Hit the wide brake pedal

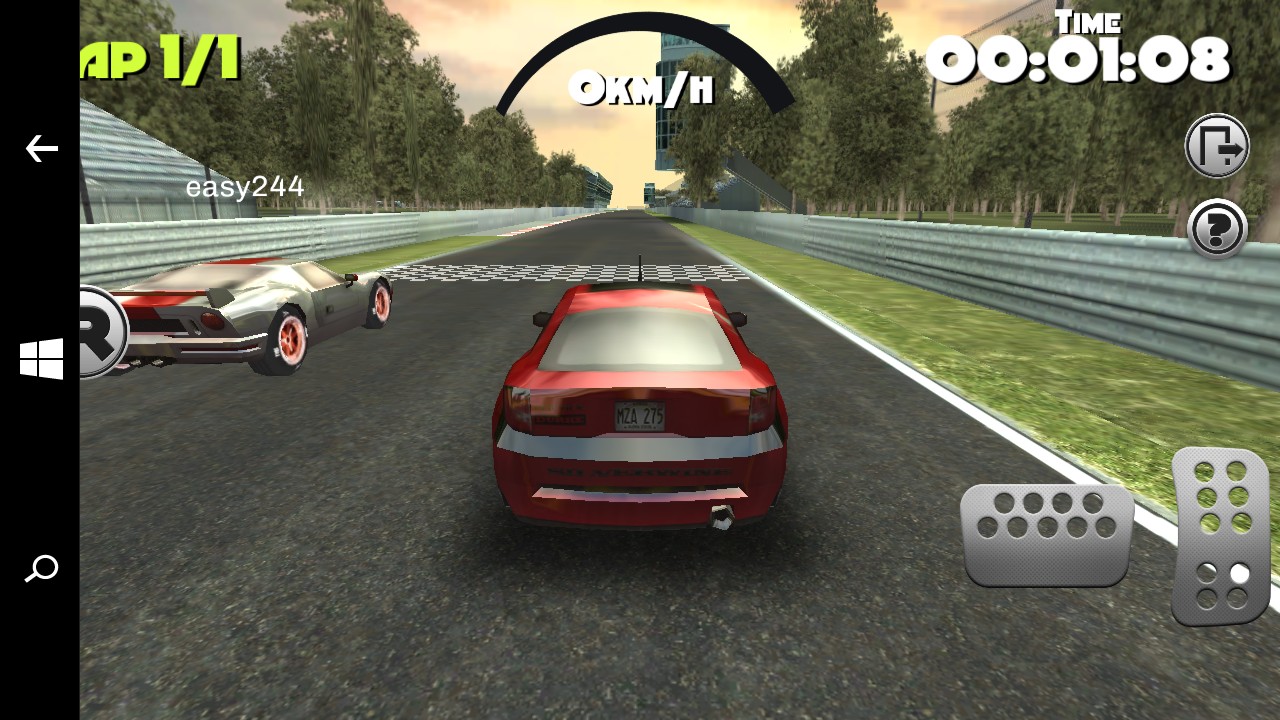tap(1047, 534)
